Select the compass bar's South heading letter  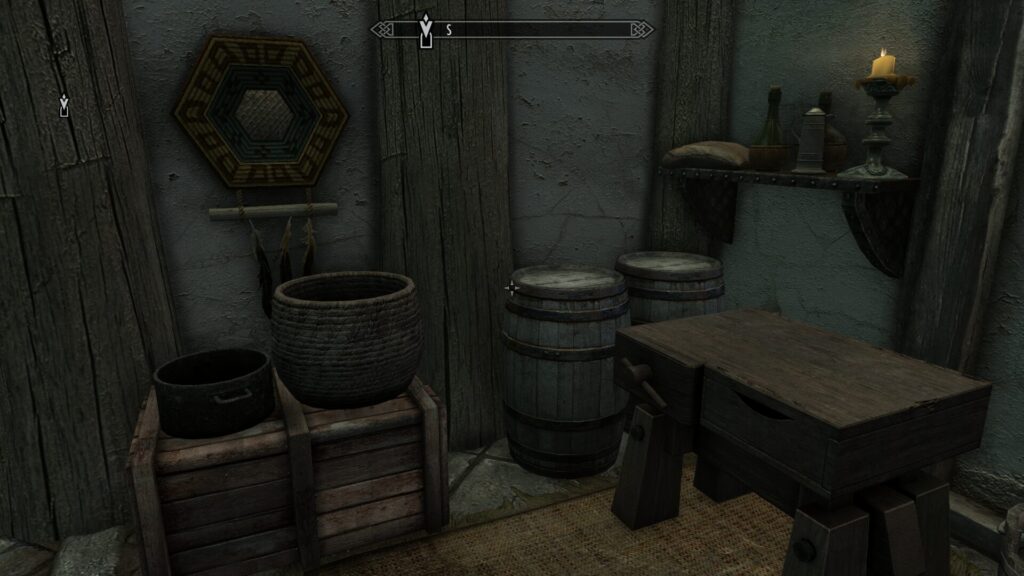[449, 30]
